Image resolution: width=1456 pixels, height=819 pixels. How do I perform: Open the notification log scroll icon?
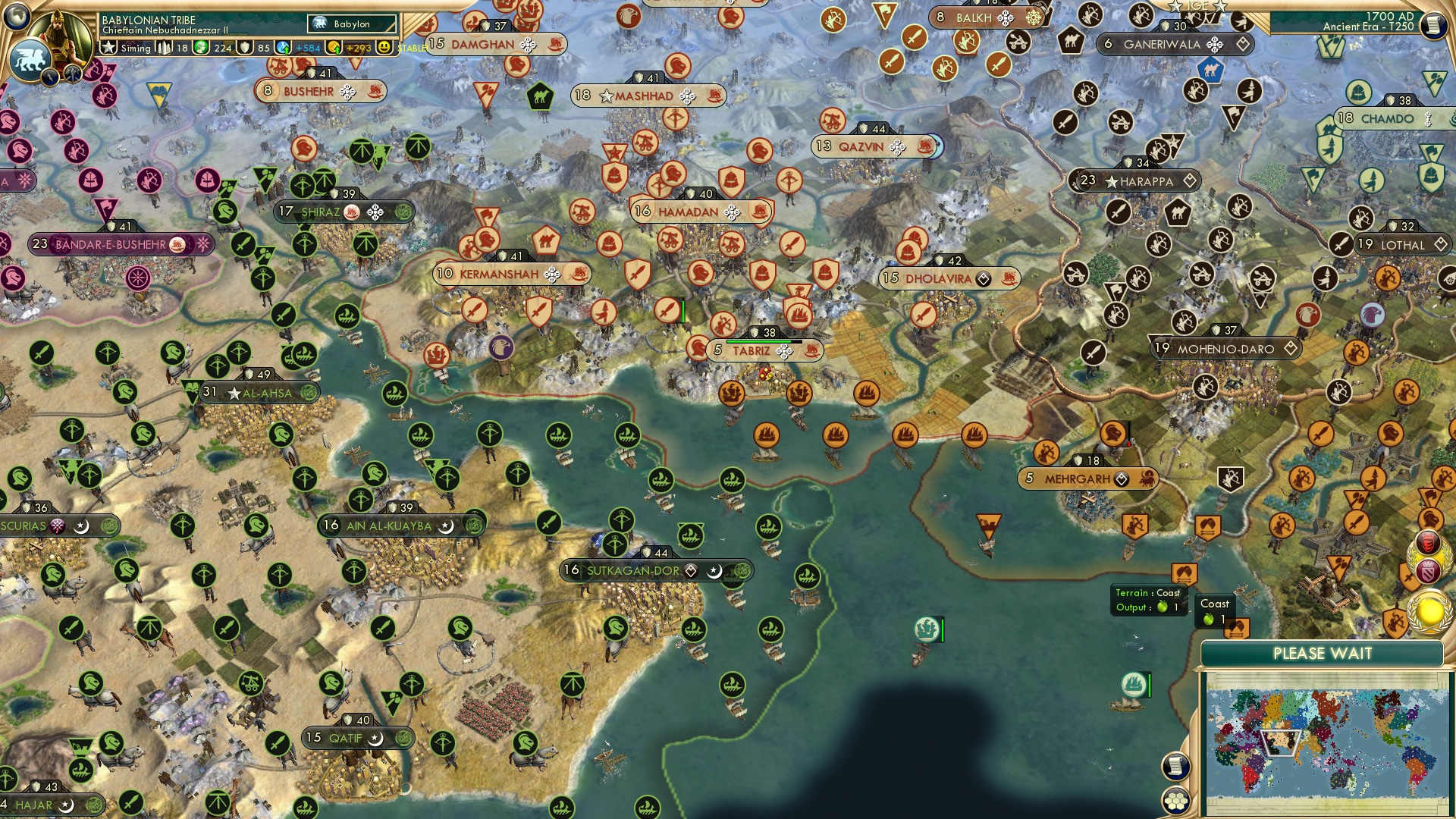coord(1175,767)
